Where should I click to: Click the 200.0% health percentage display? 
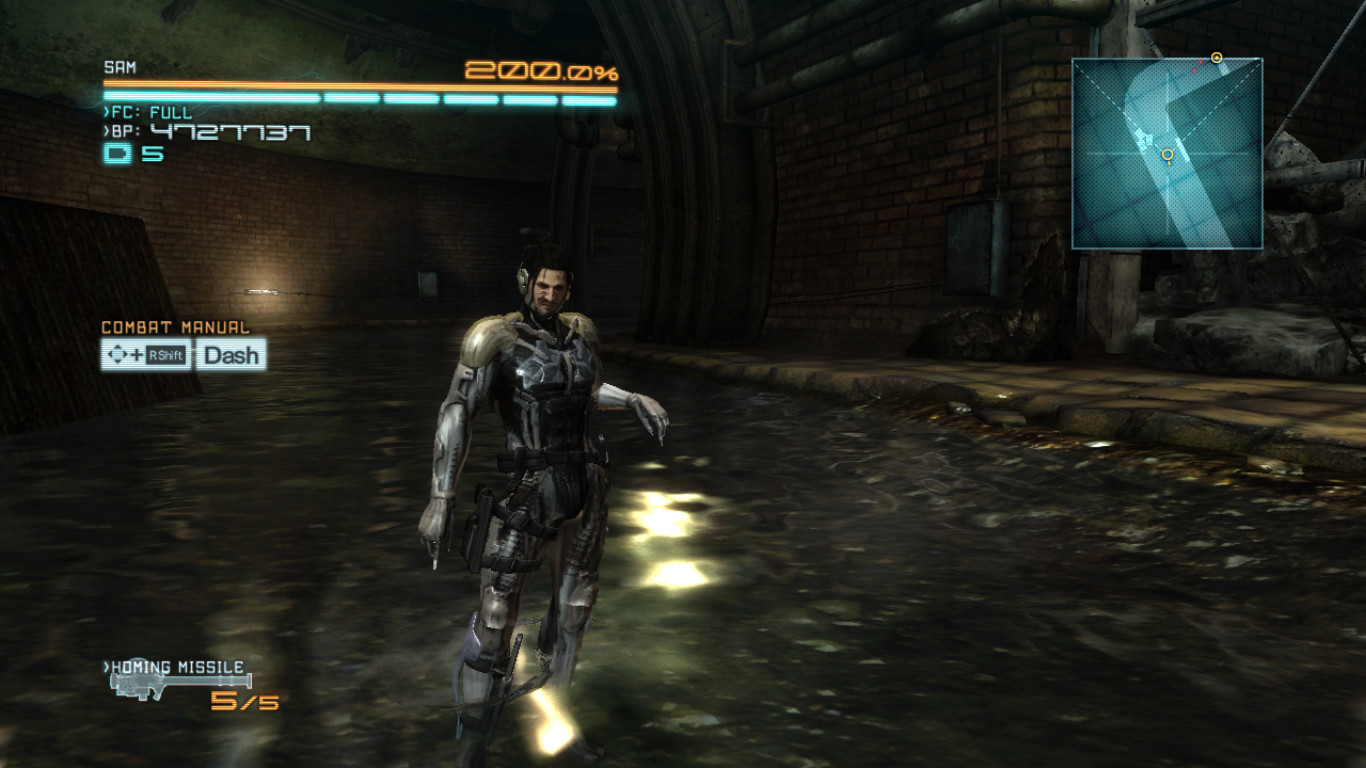[538, 71]
